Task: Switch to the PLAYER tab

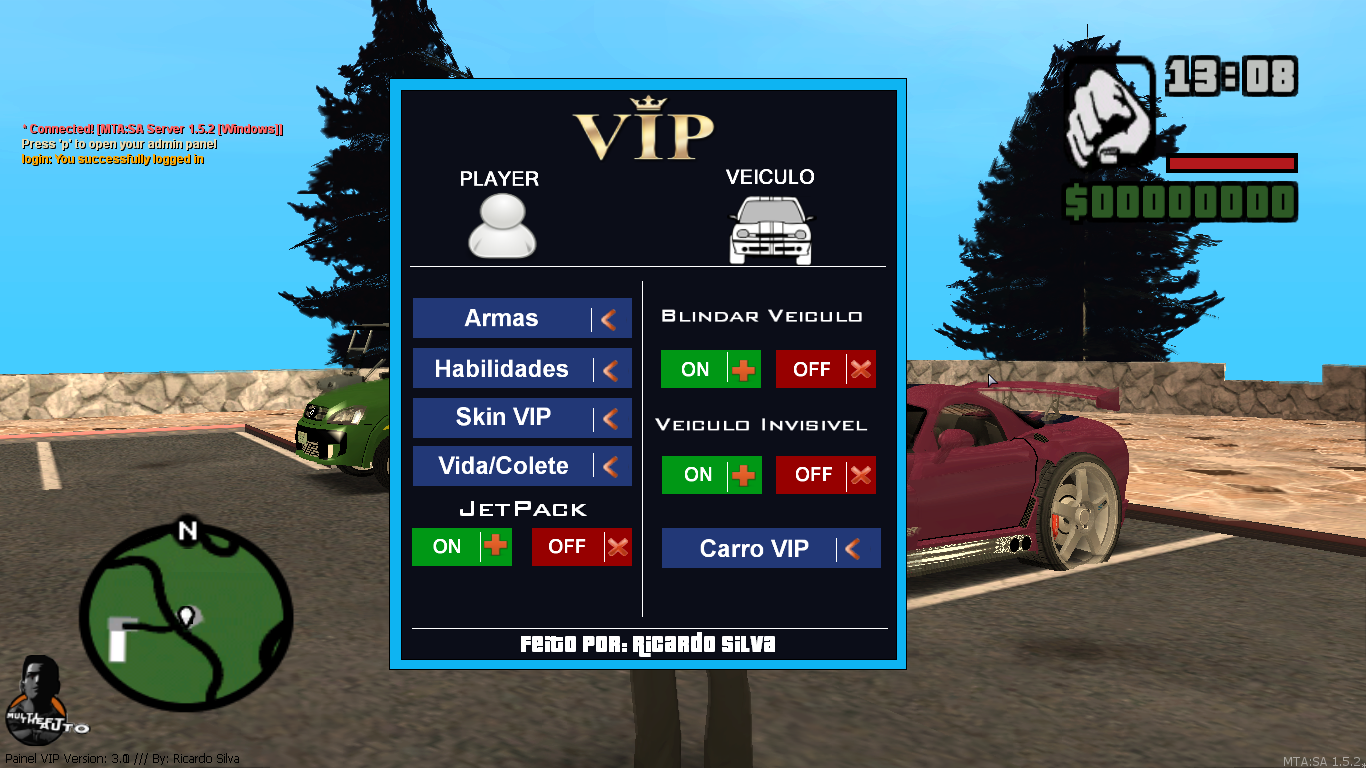Action: [x=500, y=180]
